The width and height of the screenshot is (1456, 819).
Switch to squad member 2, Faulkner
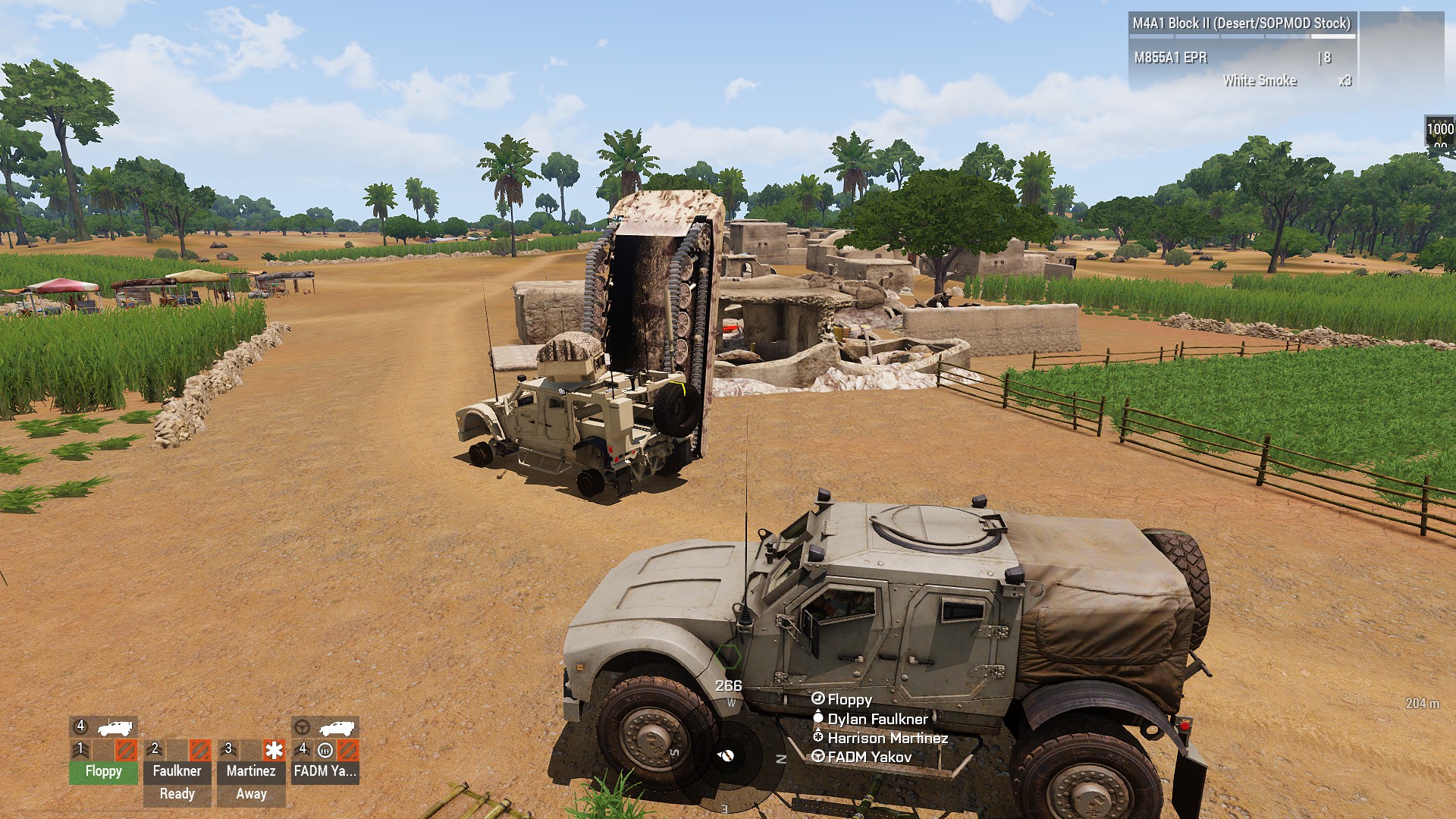[x=177, y=770]
